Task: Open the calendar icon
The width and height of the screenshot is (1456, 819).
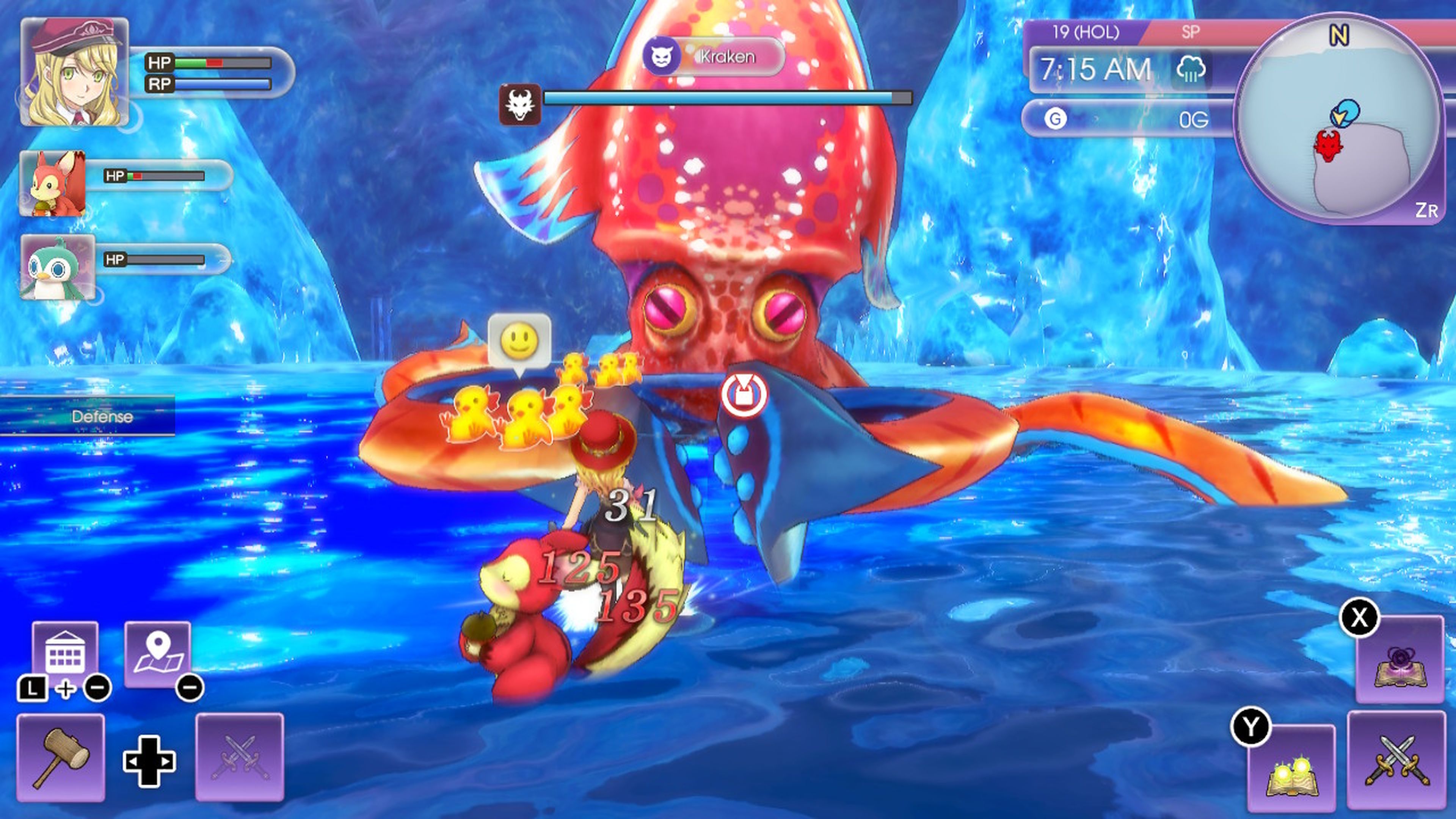Action: point(65,652)
